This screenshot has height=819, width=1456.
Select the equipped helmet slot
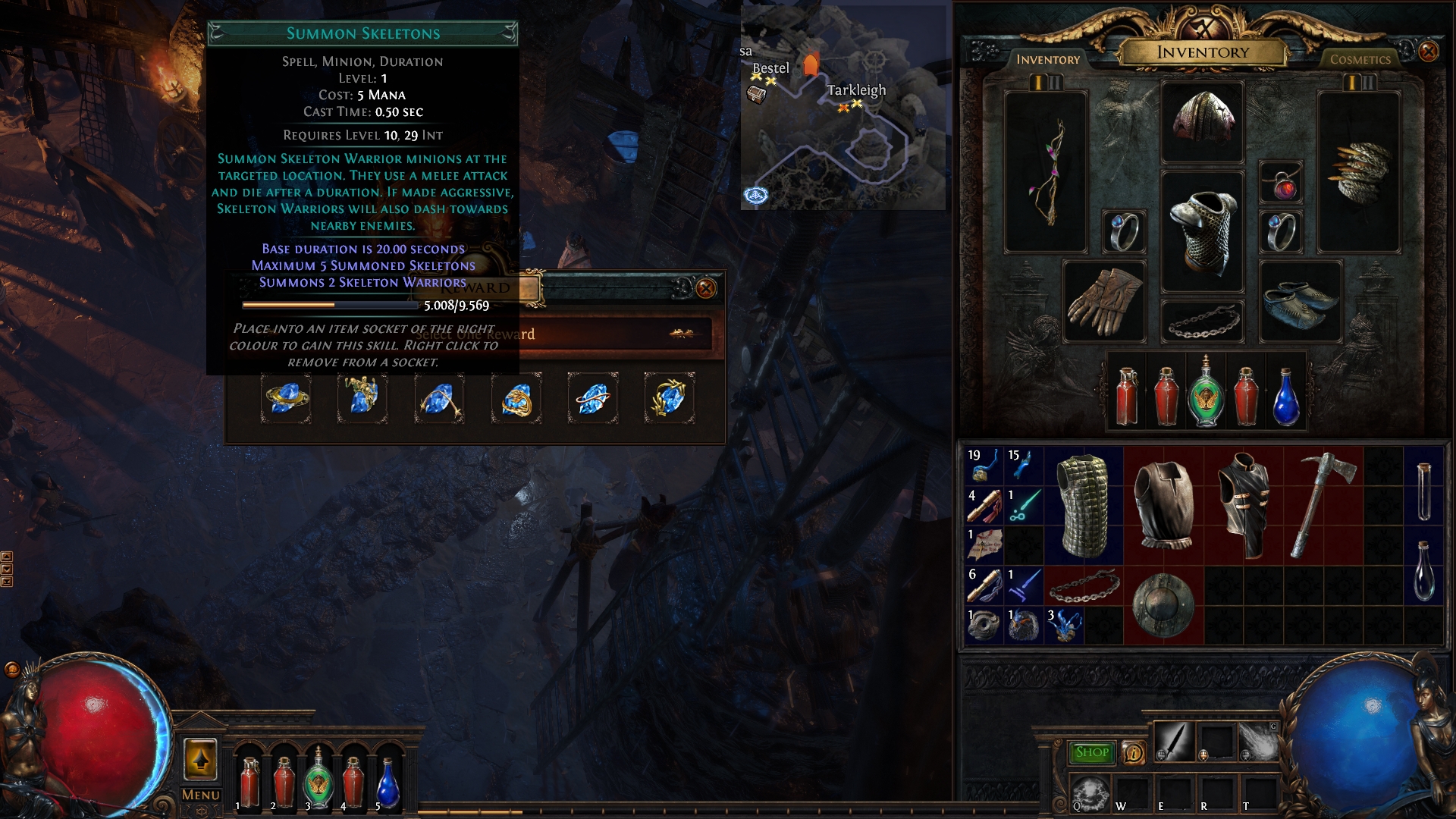click(1203, 121)
